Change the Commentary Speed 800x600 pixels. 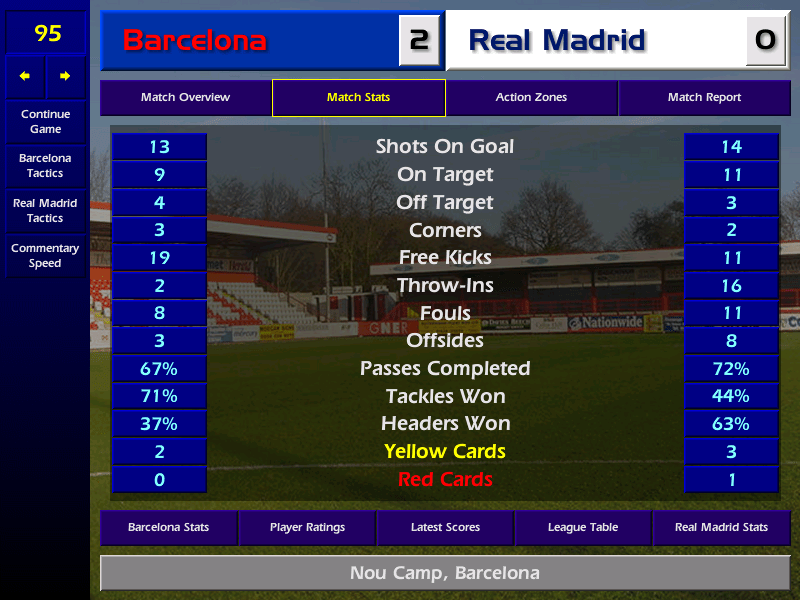(45, 256)
